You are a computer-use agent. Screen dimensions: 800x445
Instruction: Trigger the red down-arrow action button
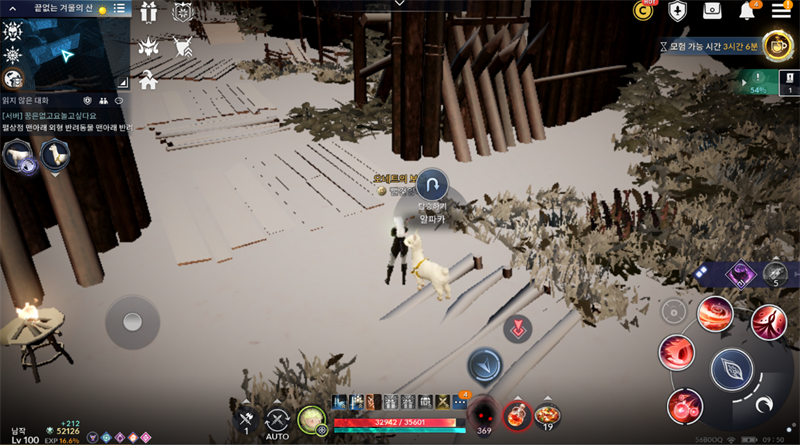pos(517,329)
